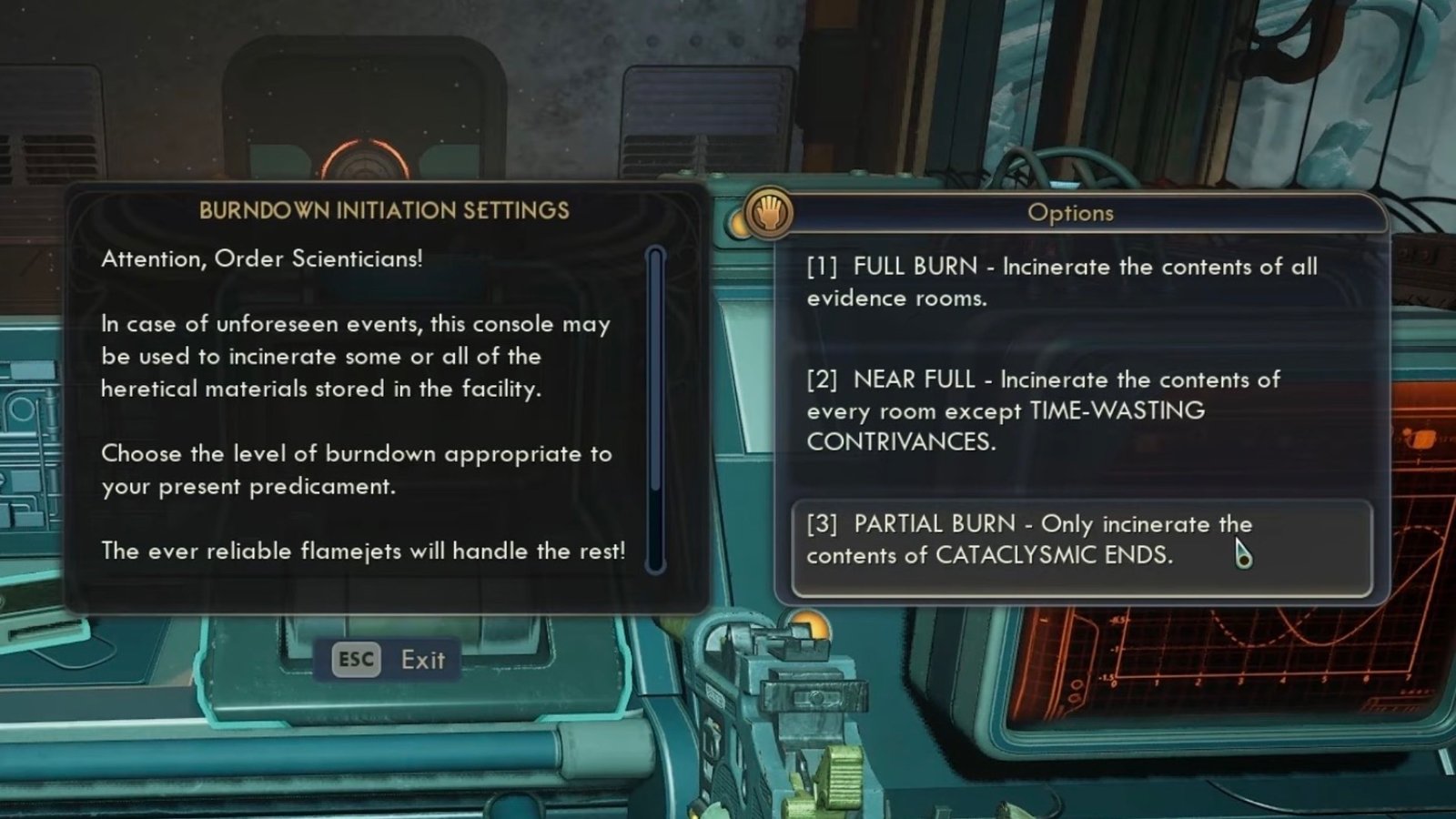Click the BURNDOWN INITIATION SETTINGS title

(384, 209)
